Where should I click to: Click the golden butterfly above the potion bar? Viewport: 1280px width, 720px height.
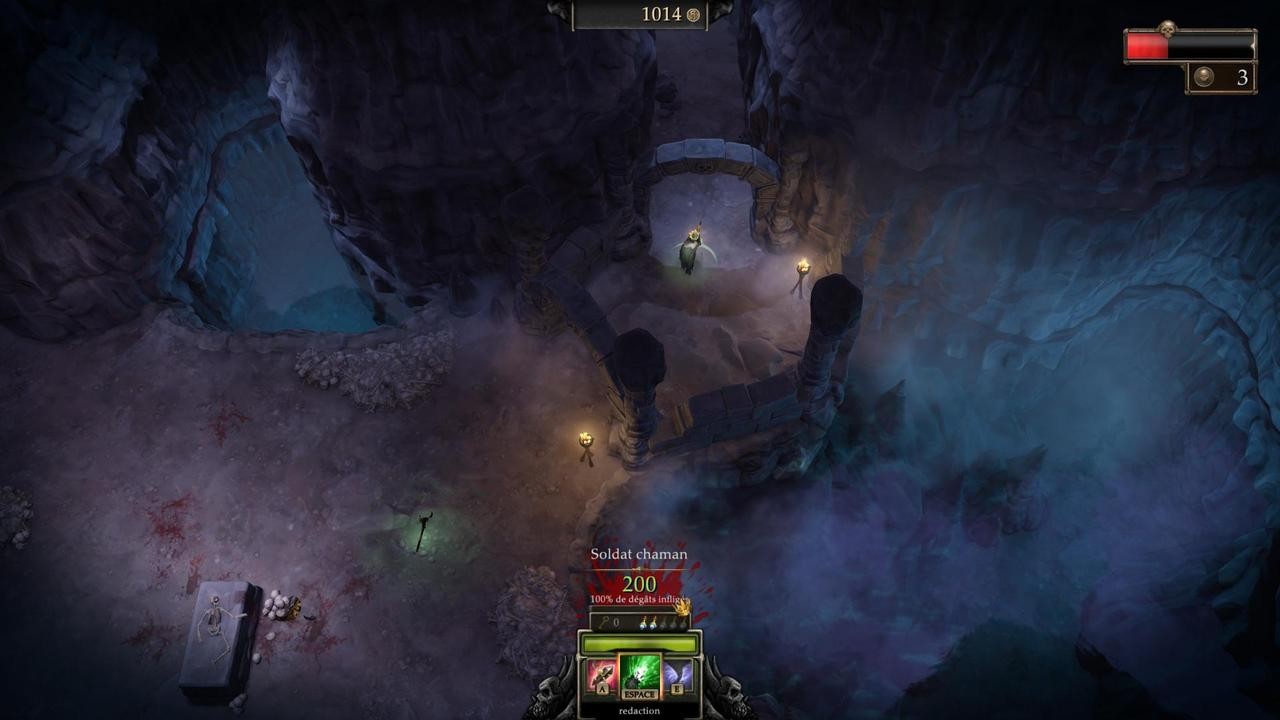683,609
